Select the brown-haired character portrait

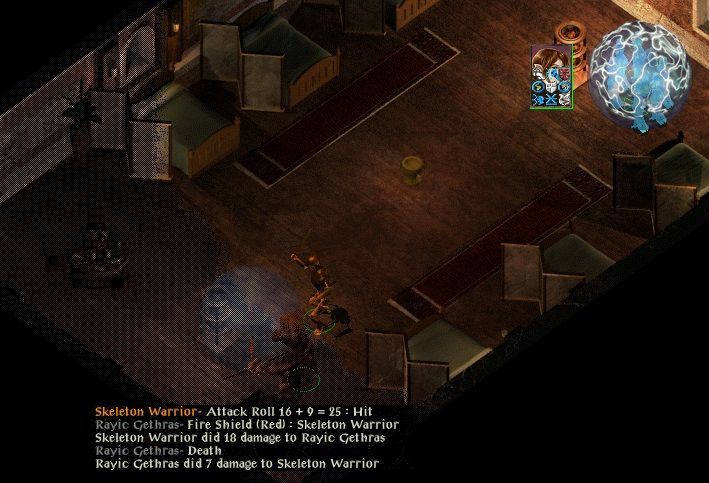click(x=550, y=62)
